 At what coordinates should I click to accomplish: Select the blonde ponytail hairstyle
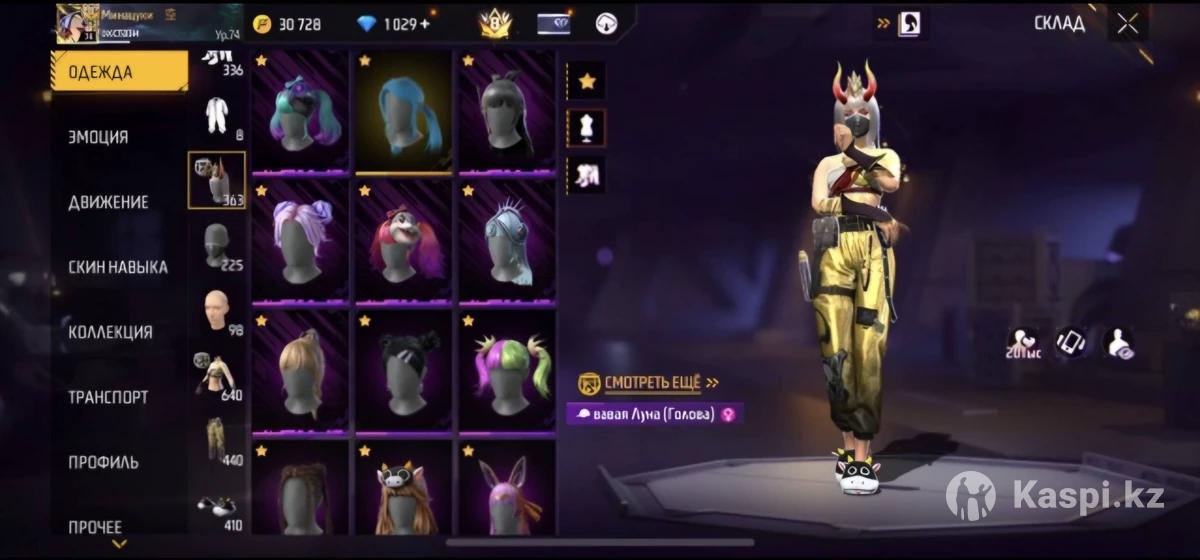300,372
